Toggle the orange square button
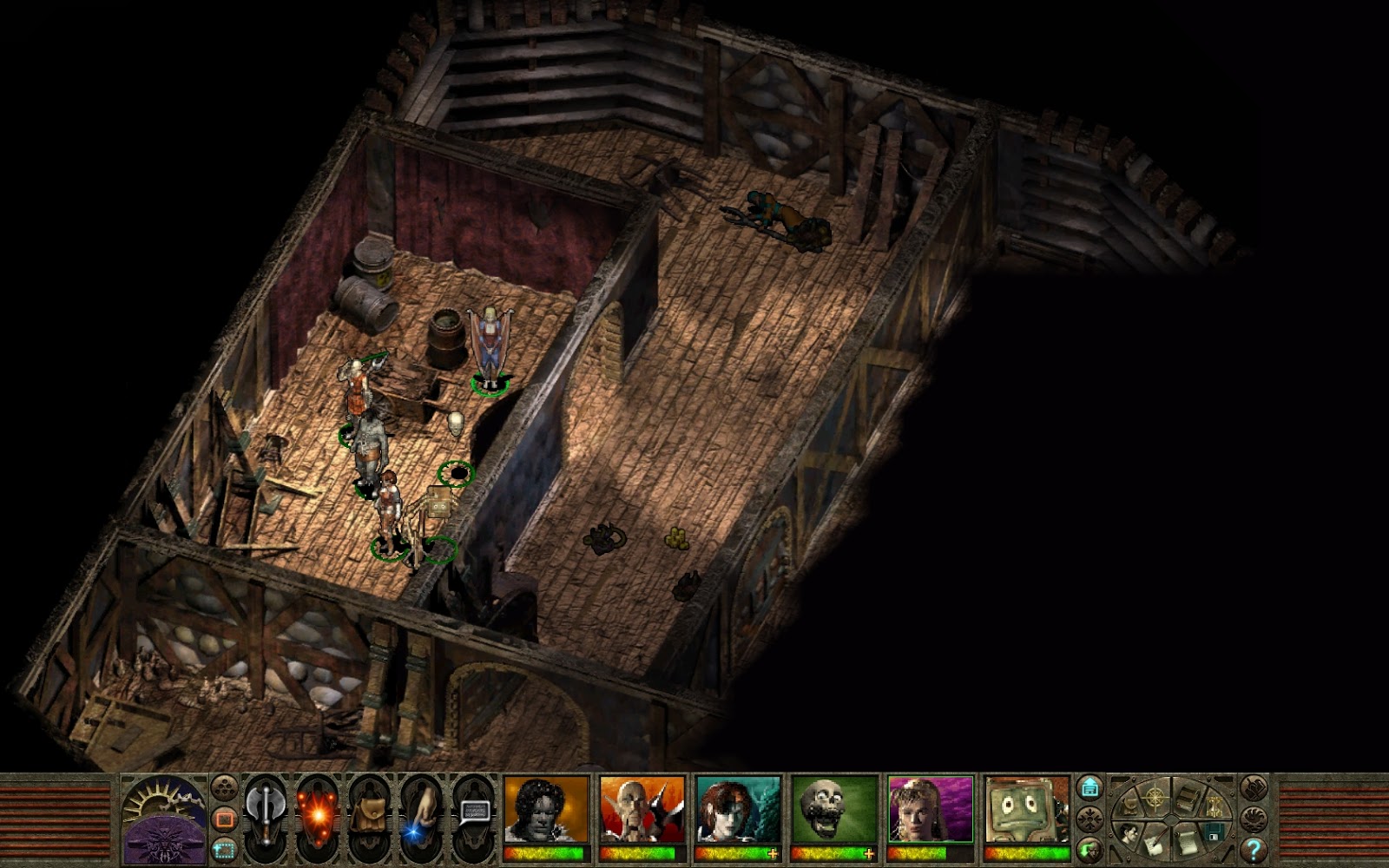Screen dimensions: 1389x868 (x=224, y=819)
